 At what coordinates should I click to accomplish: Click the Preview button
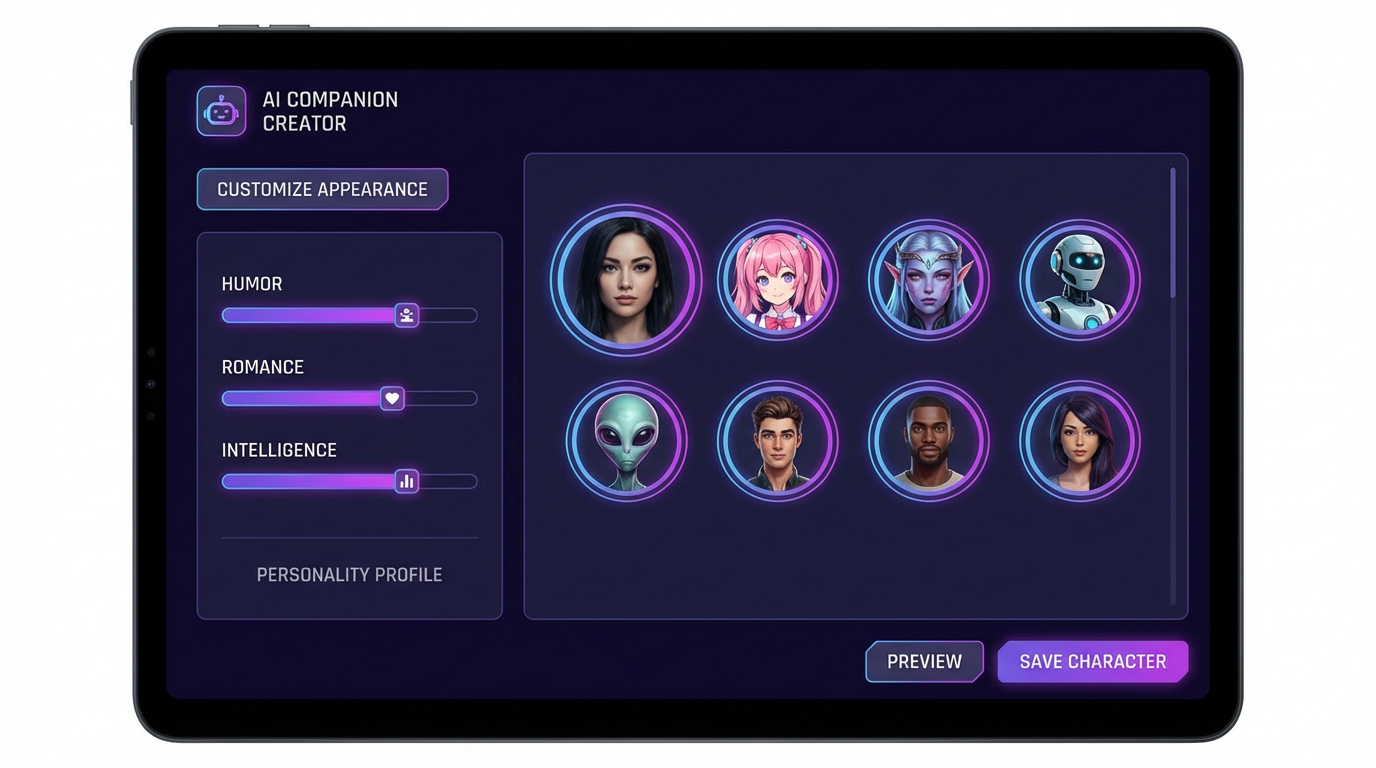click(924, 661)
